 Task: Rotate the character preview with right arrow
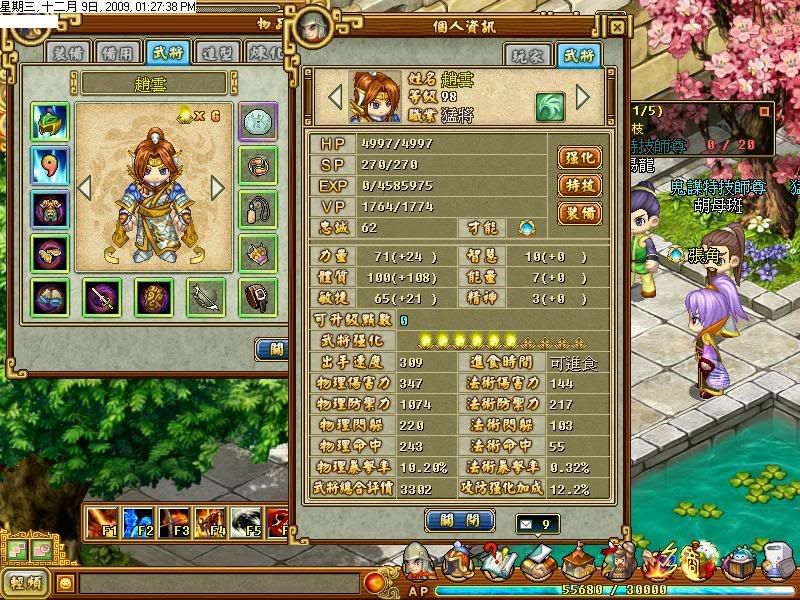[218, 187]
